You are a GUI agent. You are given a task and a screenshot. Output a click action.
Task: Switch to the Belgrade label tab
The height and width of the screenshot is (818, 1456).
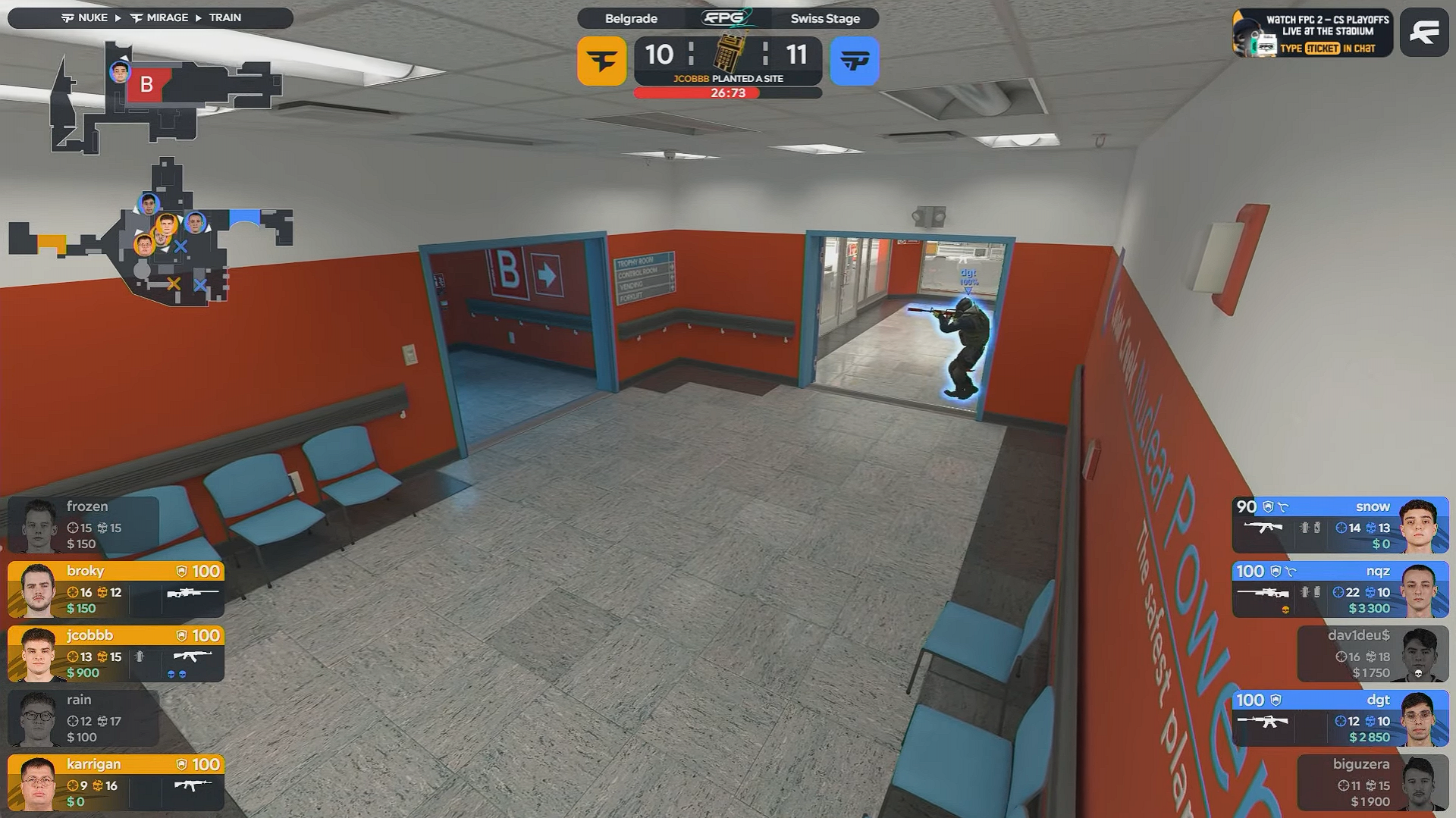pyautogui.click(x=630, y=19)
